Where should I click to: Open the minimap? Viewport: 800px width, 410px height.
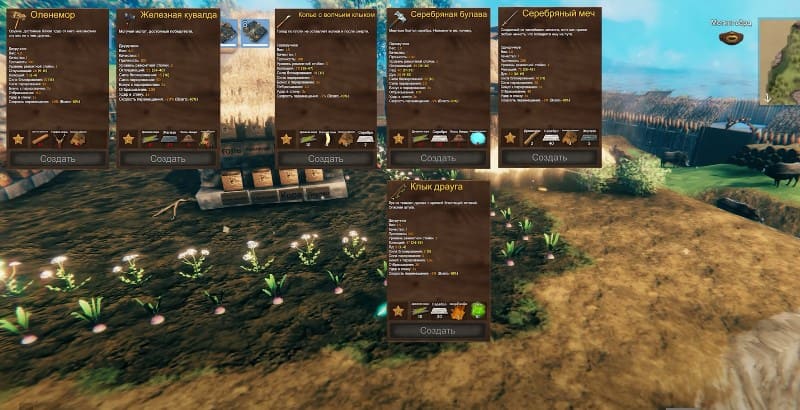click(780, 60)
